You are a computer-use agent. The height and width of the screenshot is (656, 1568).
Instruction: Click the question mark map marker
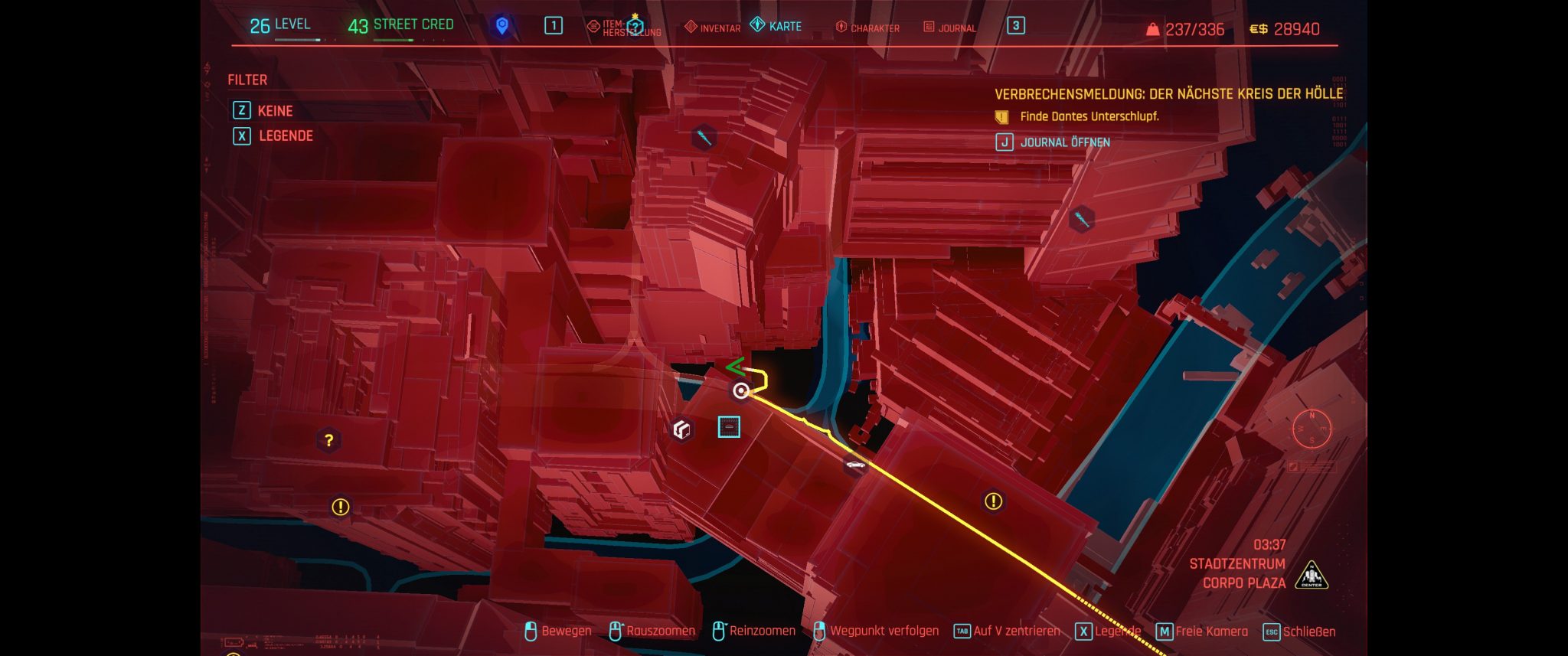(328, 440)
